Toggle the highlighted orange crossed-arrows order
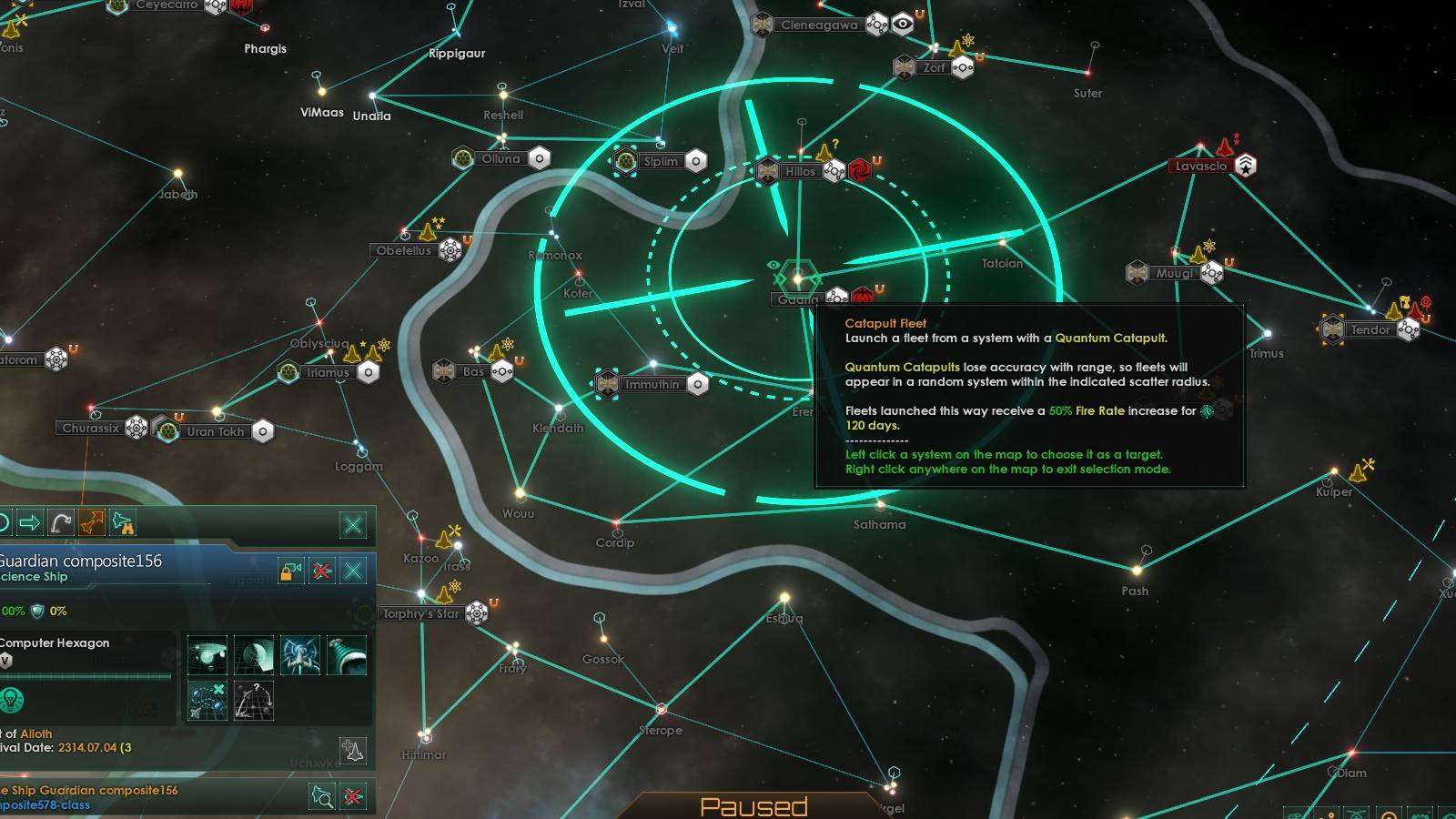This screenshot has height=819, width=1456. pos(94,522)
